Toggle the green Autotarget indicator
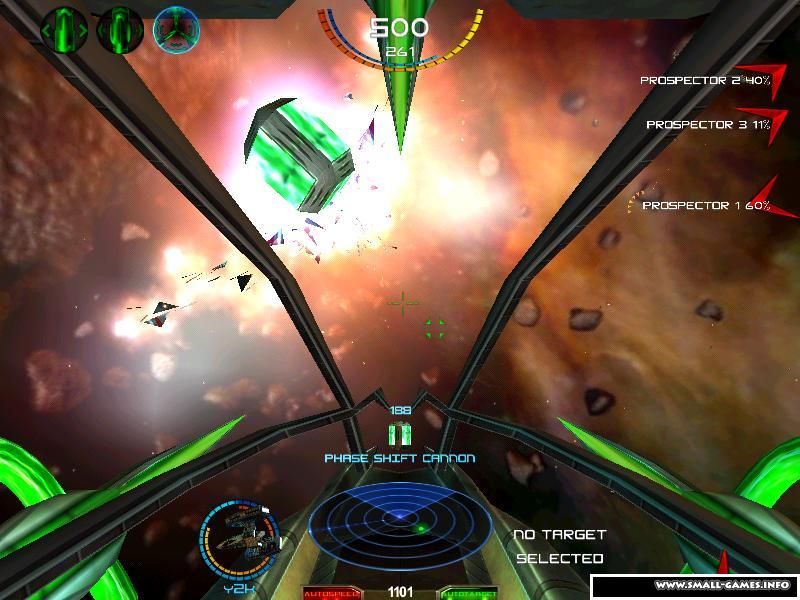The height and width of the screenshot is (600, 800). (469, 593)
